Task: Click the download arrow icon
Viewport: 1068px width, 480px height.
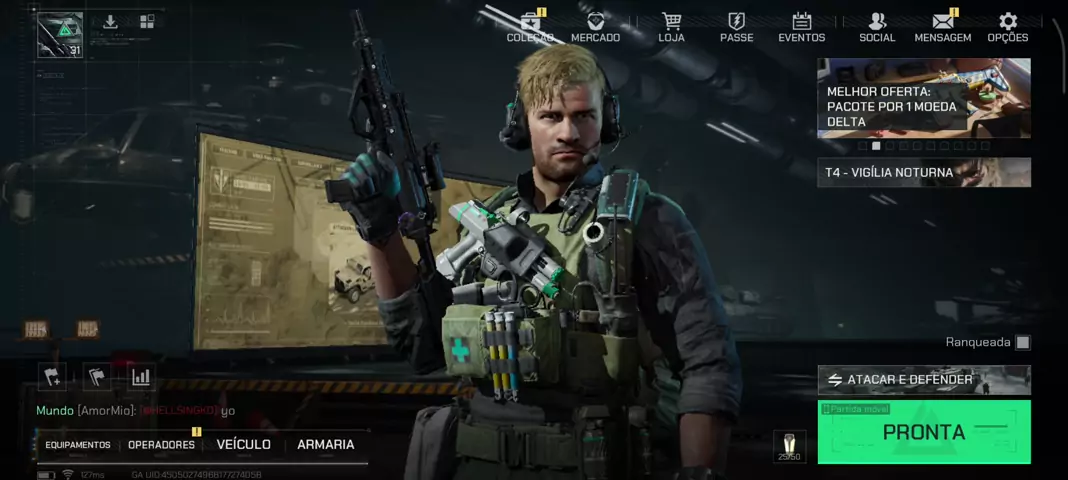Action: click(110, 22)
